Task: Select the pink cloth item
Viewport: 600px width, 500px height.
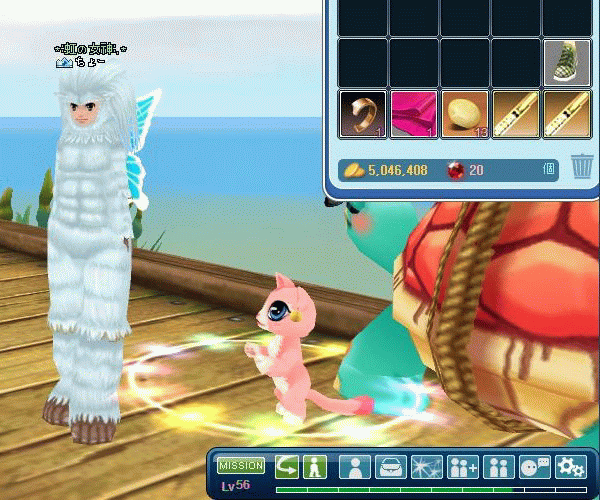Action: tap(413, 114)
